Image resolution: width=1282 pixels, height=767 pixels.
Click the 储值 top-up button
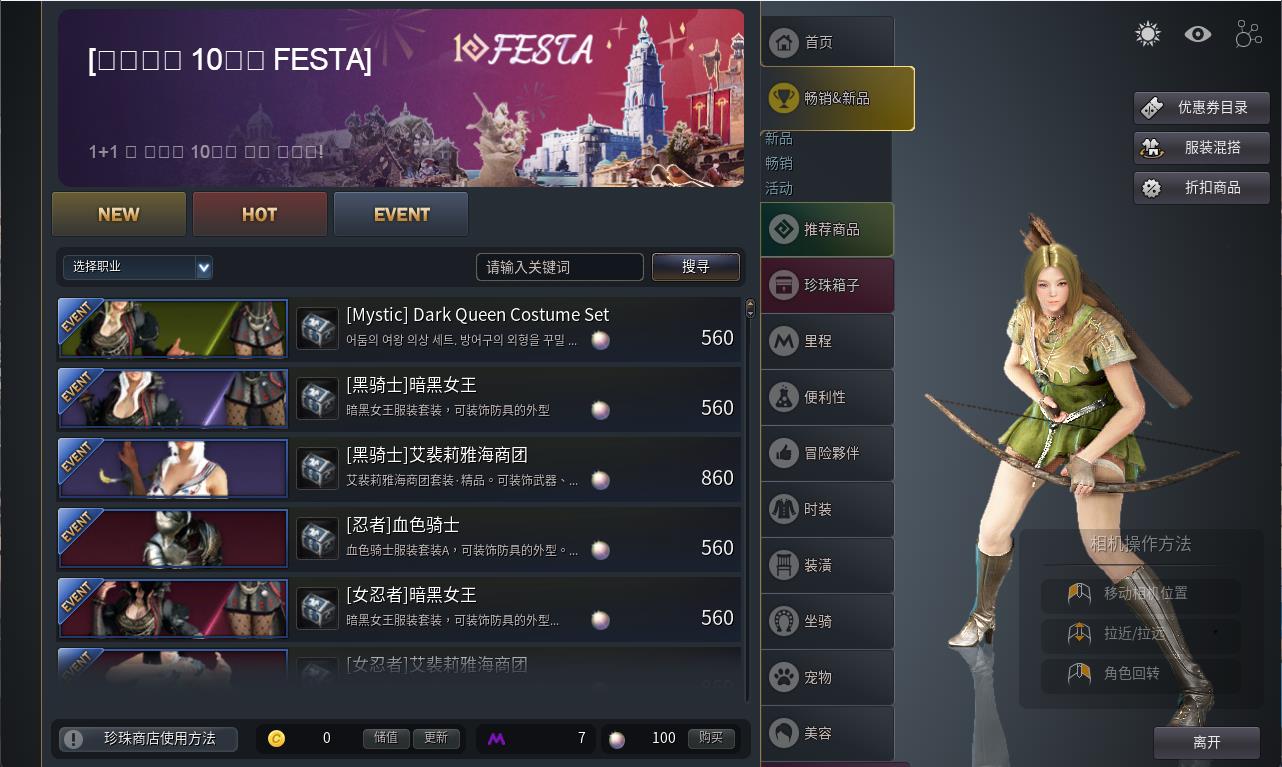386,738
